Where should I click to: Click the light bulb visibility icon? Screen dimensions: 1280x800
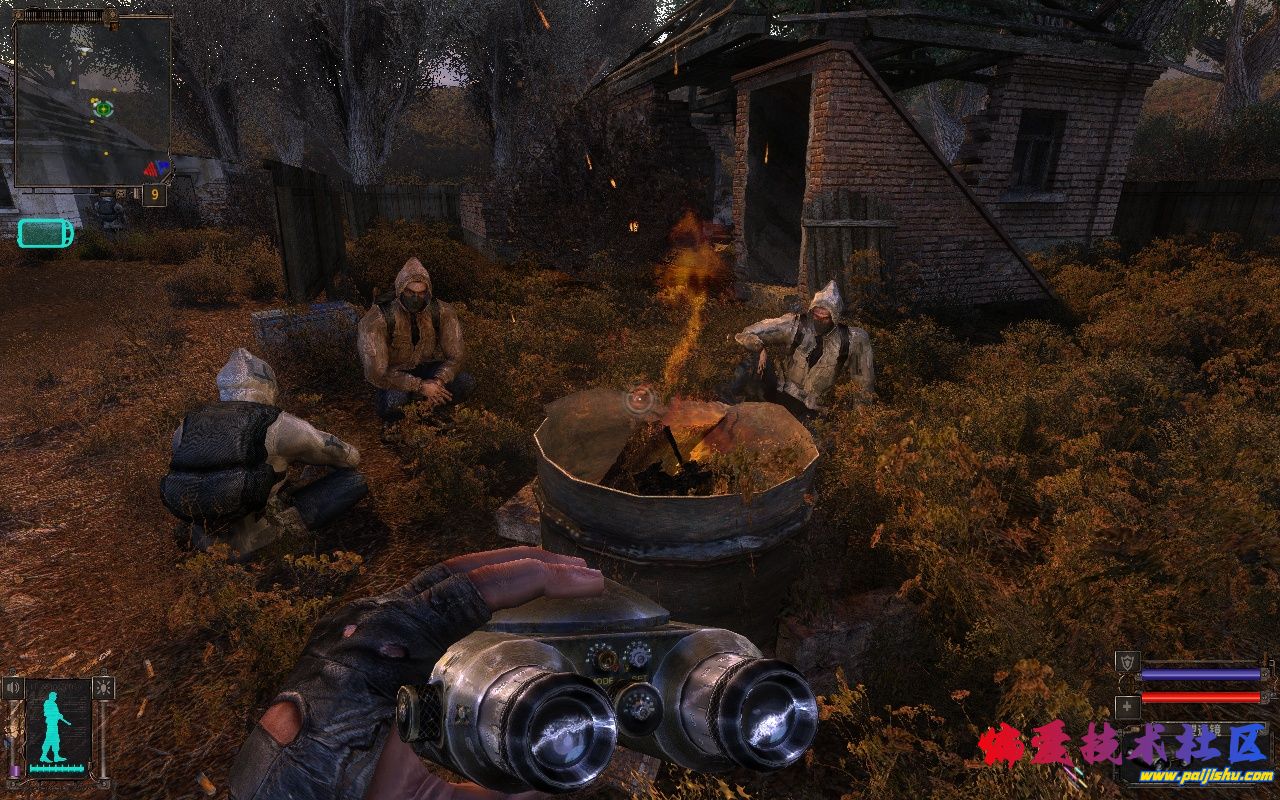pos(103,688)
